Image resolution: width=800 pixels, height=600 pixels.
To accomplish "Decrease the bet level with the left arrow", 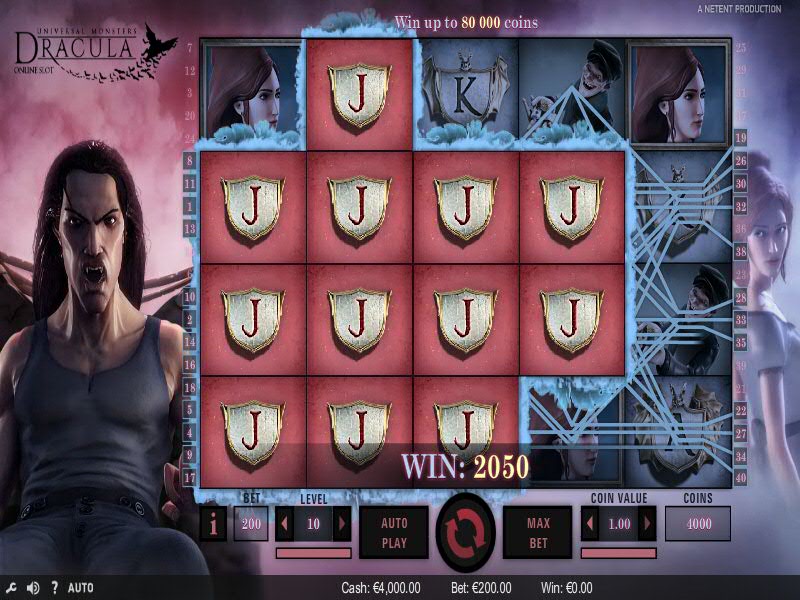I will [285, 523].
